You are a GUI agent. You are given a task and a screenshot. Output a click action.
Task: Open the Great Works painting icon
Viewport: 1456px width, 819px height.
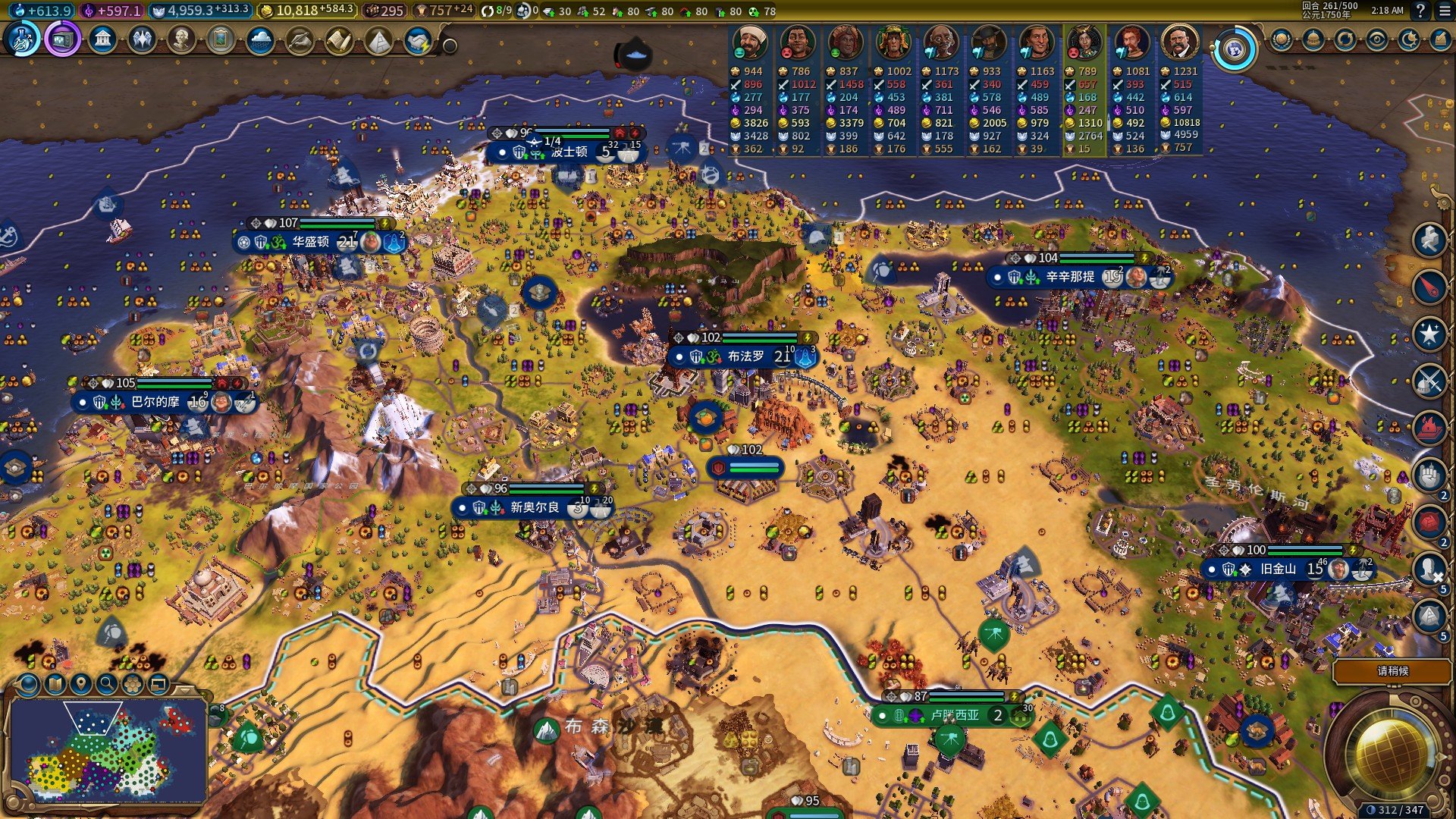[x=221, y=39]
